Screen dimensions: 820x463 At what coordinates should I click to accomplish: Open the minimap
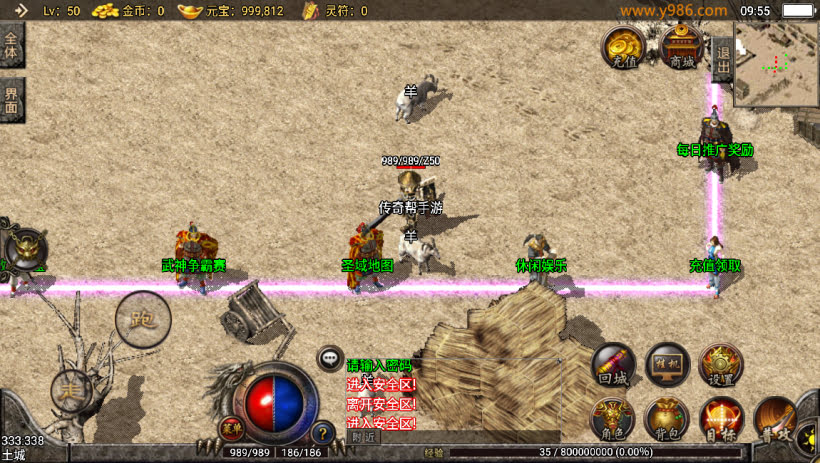[776, 63]
